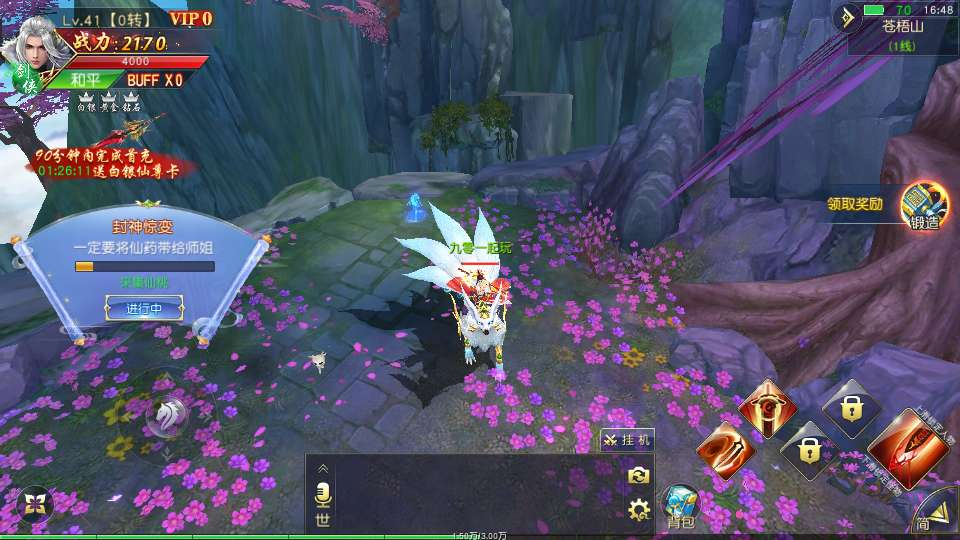Tap the microphone voice chat button
960x540 pixels.
323,493
